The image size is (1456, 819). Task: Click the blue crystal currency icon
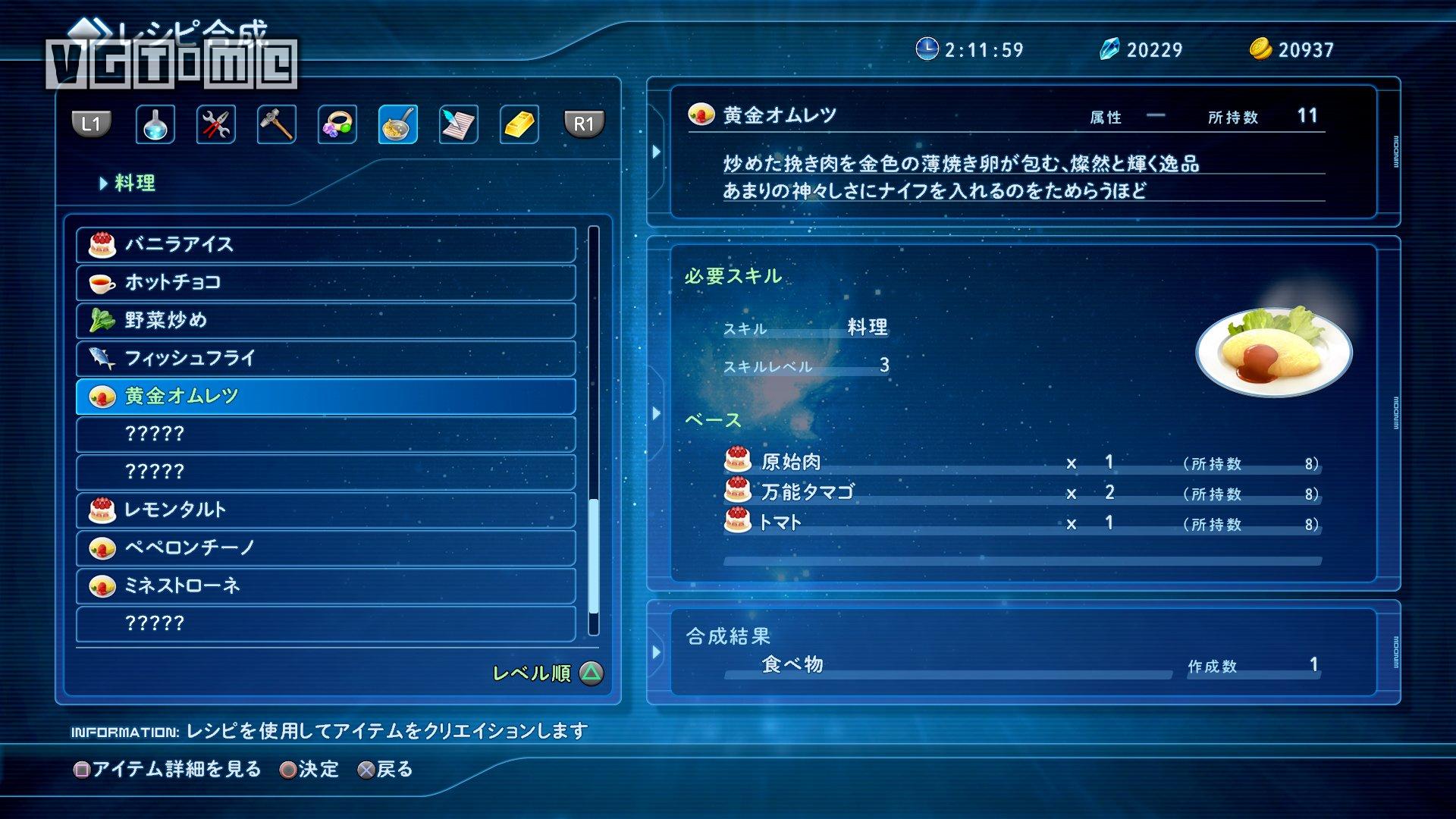point(1109,49)
